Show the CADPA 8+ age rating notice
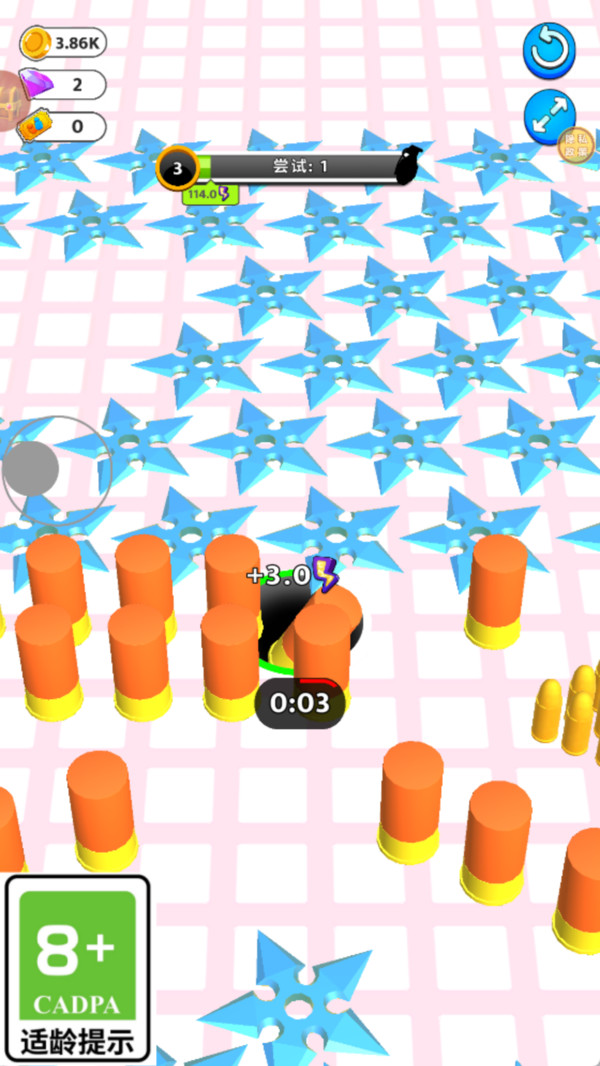This screenshot has width=600, height=1066. [x=78, y=969]
